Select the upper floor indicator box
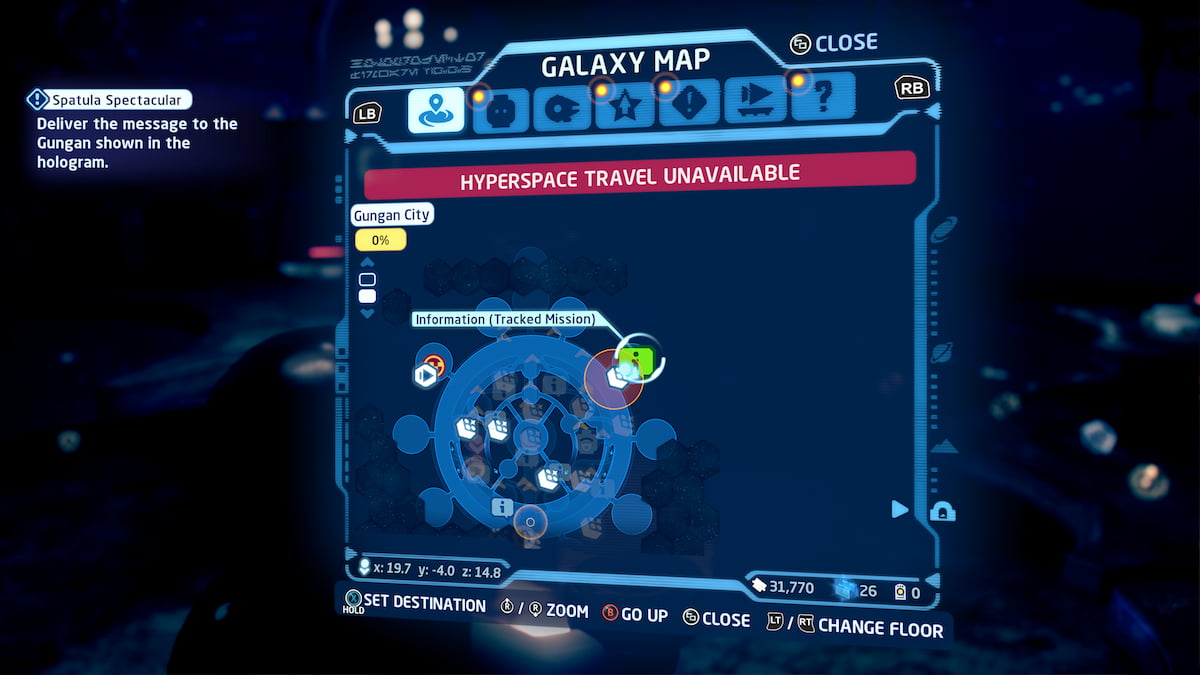The image size is (1200, 675). (367, 279)
